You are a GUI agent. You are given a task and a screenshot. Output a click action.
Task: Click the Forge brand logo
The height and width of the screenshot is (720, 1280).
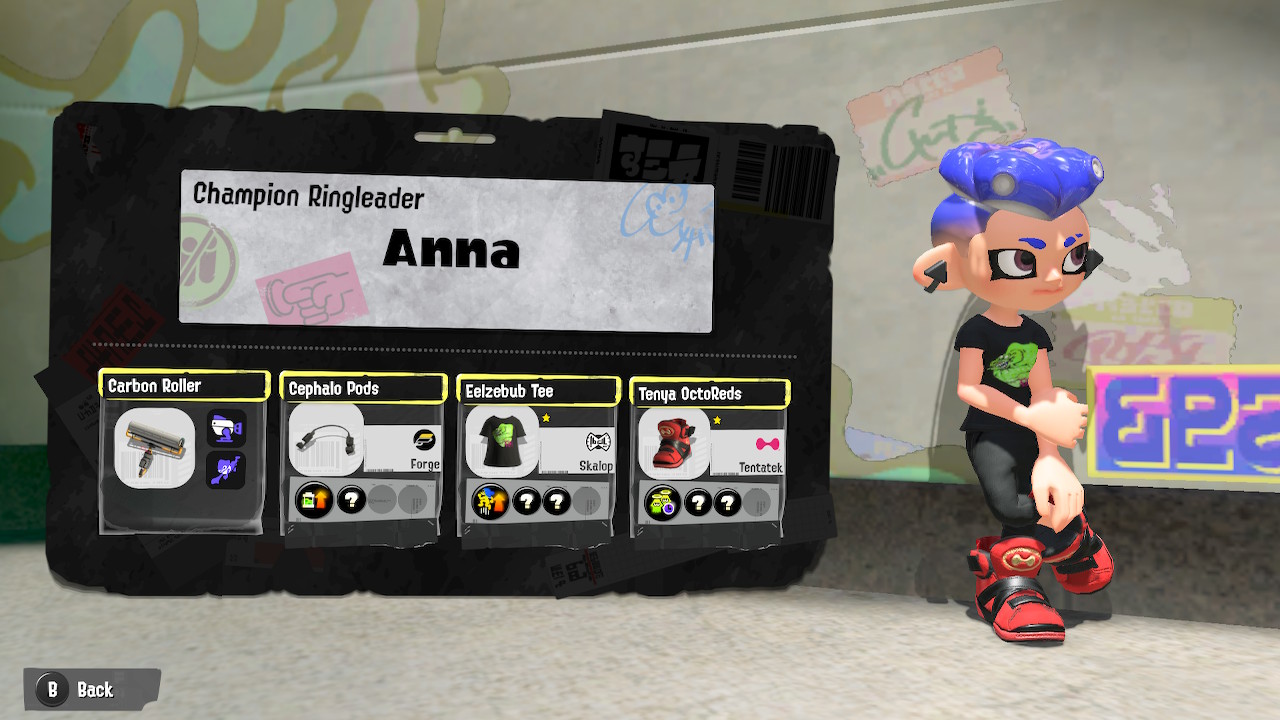[424, 441]
